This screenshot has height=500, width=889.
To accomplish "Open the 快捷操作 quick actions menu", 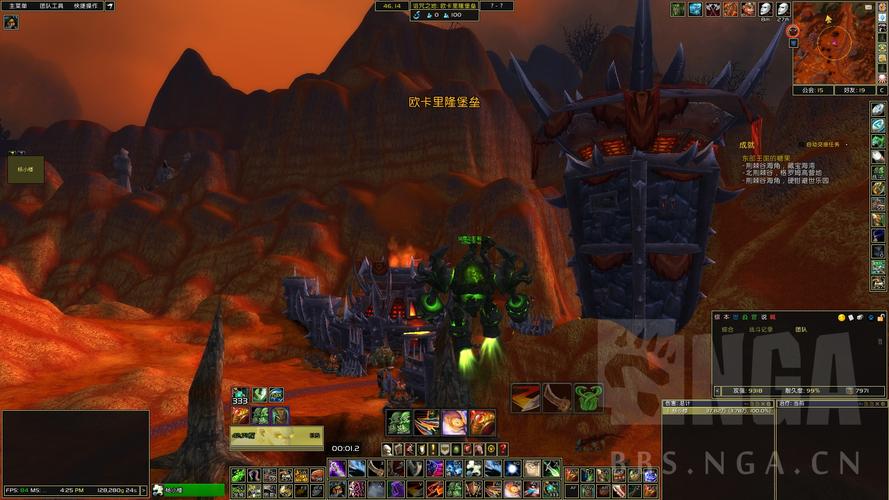I will pos(86,6).
